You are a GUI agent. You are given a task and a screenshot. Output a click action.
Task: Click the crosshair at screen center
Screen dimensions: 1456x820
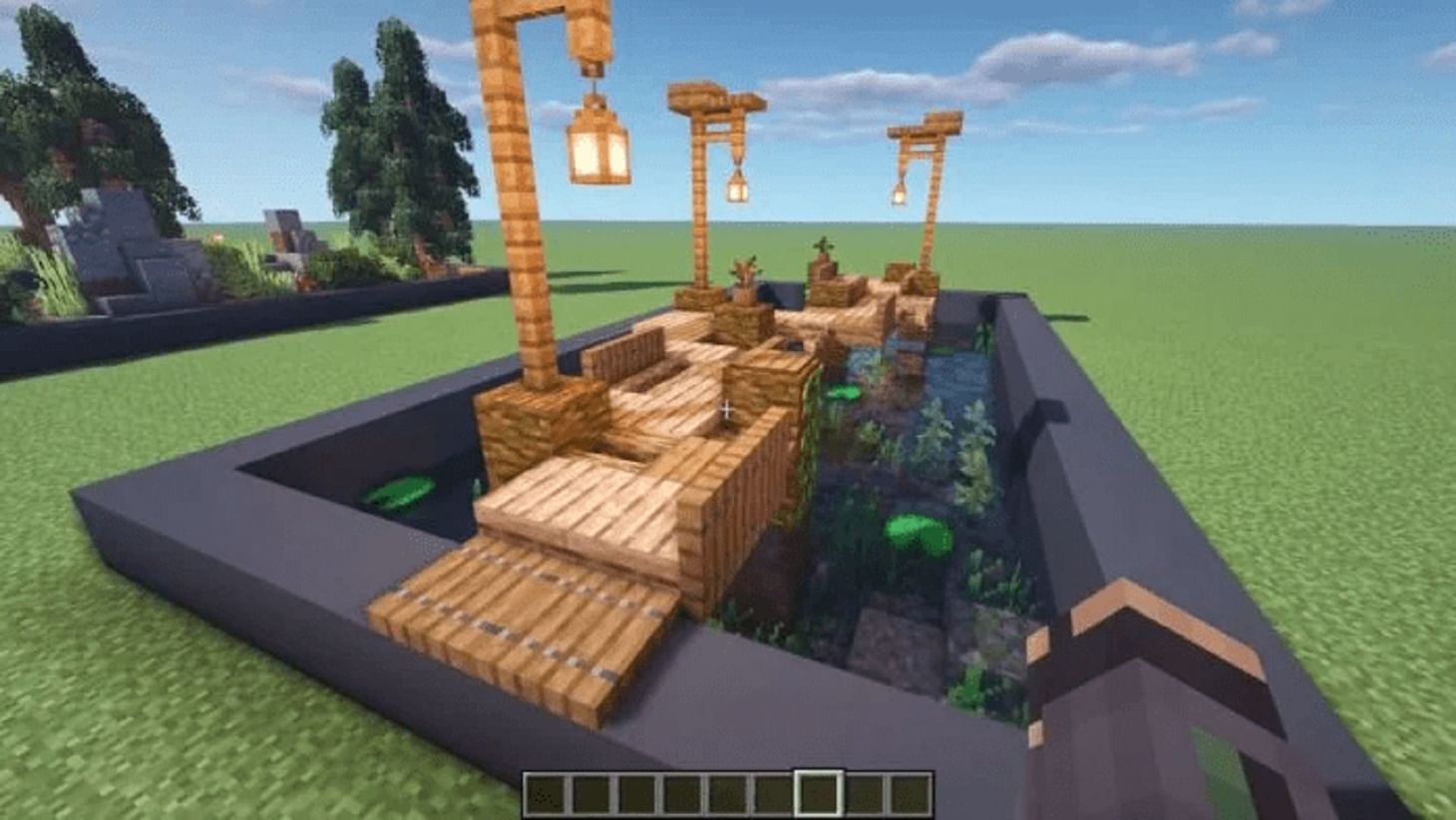click(x=728, y=407)
